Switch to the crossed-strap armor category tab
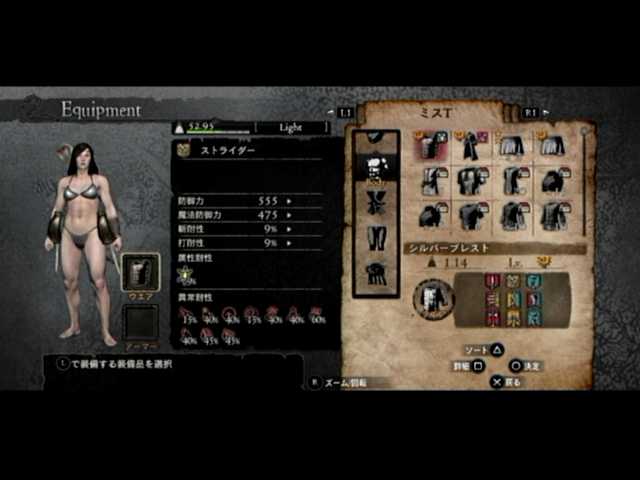 tap(378, 202)
